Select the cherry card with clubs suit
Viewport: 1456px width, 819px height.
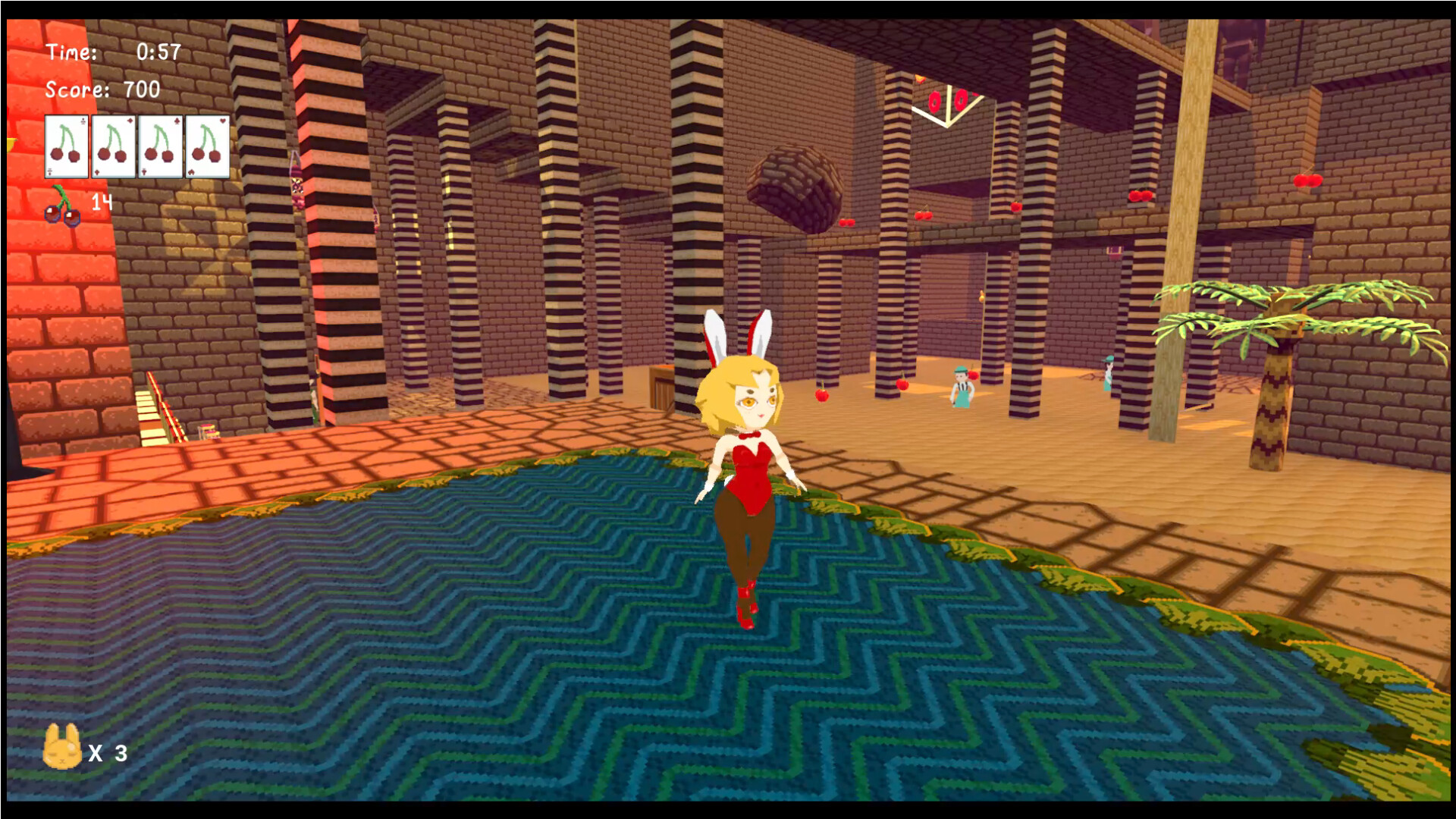click(66, 148)
